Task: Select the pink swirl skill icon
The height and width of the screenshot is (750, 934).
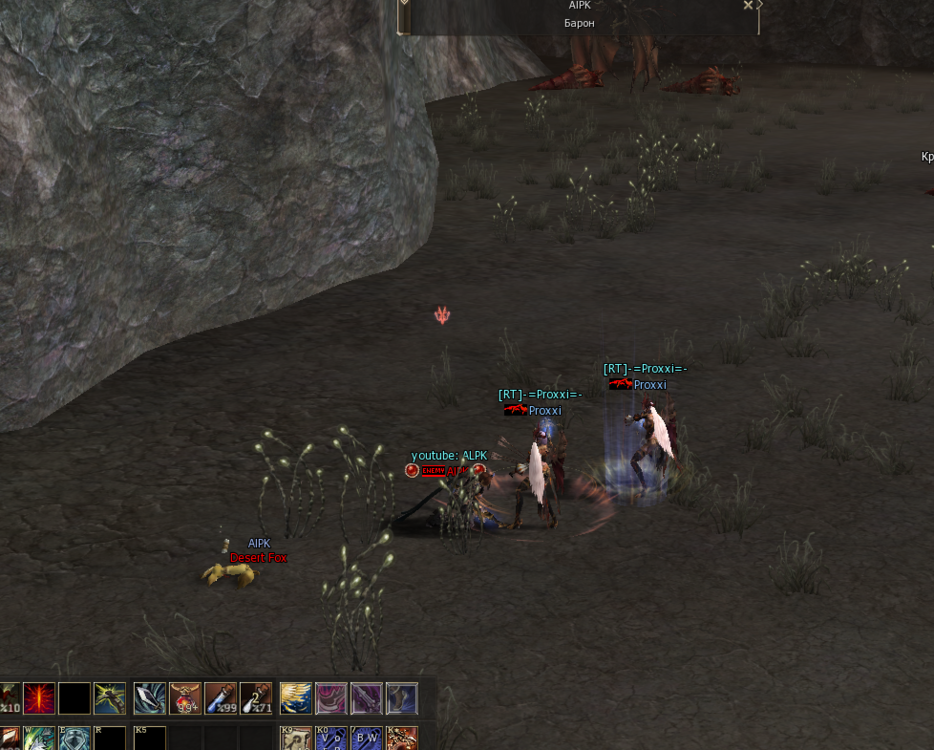Action: point(331,697)
